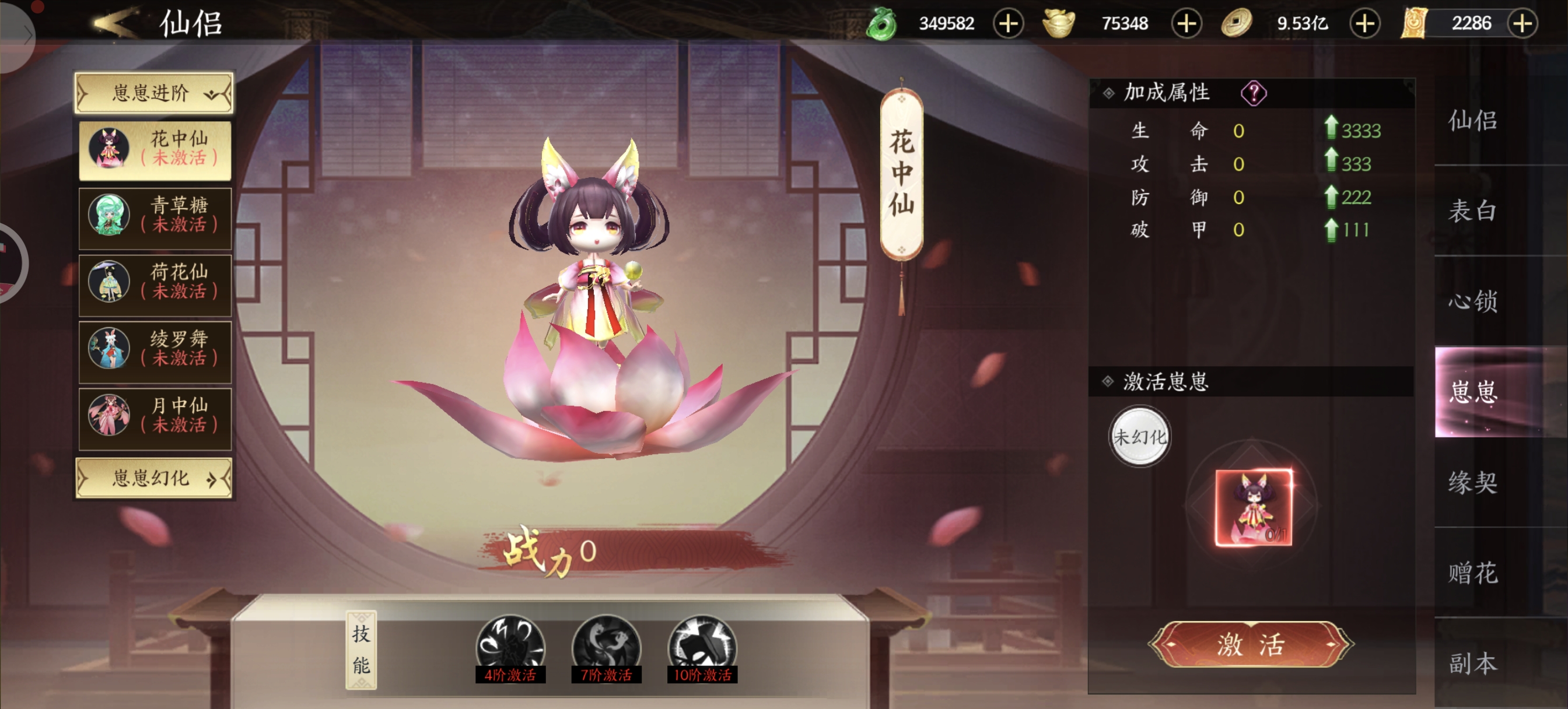
Task: Add more golden scroll tickets
Action: tap(1522, 24)
